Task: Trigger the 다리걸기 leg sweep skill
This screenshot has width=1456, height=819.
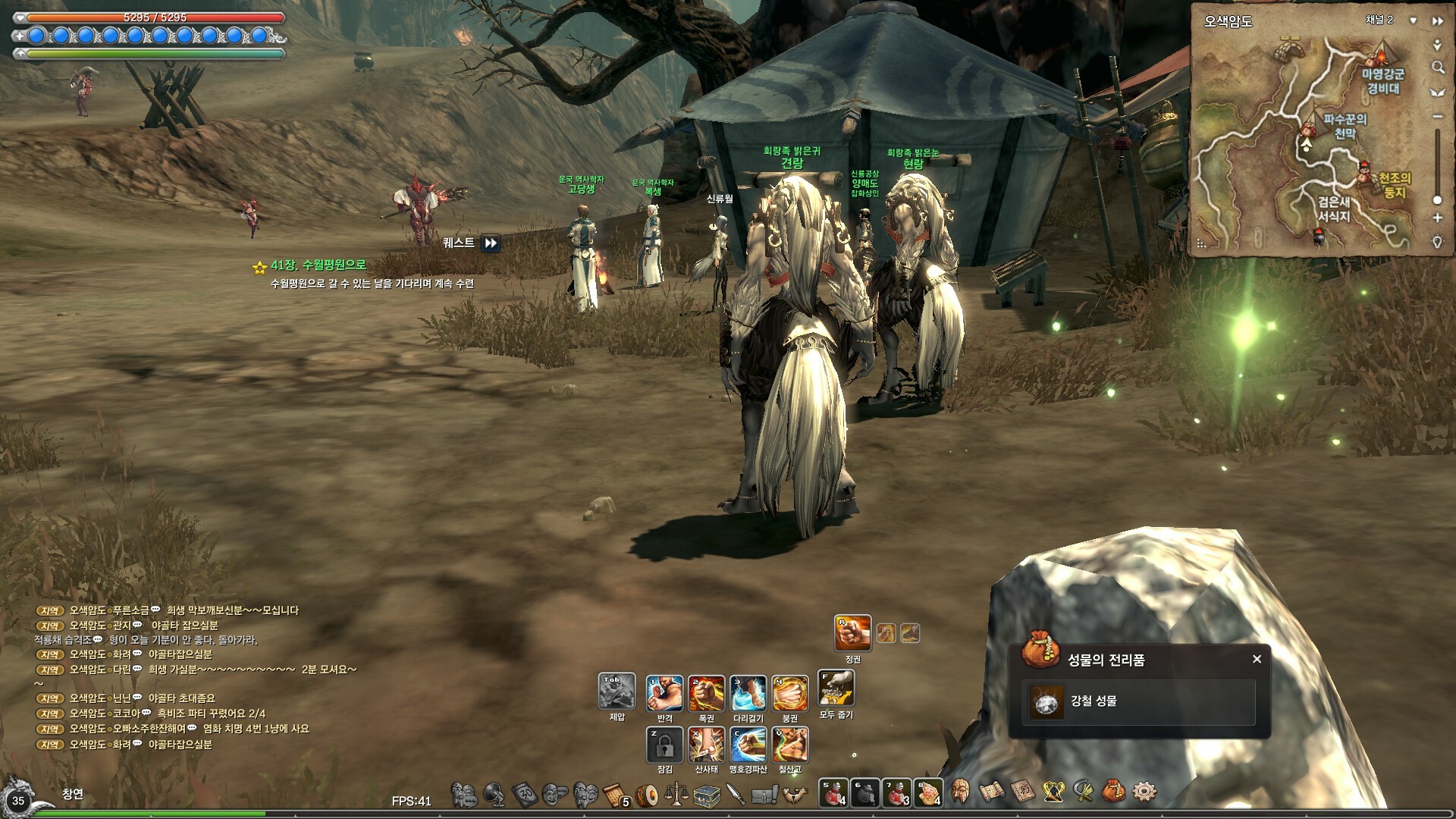Action: (748, 693)
